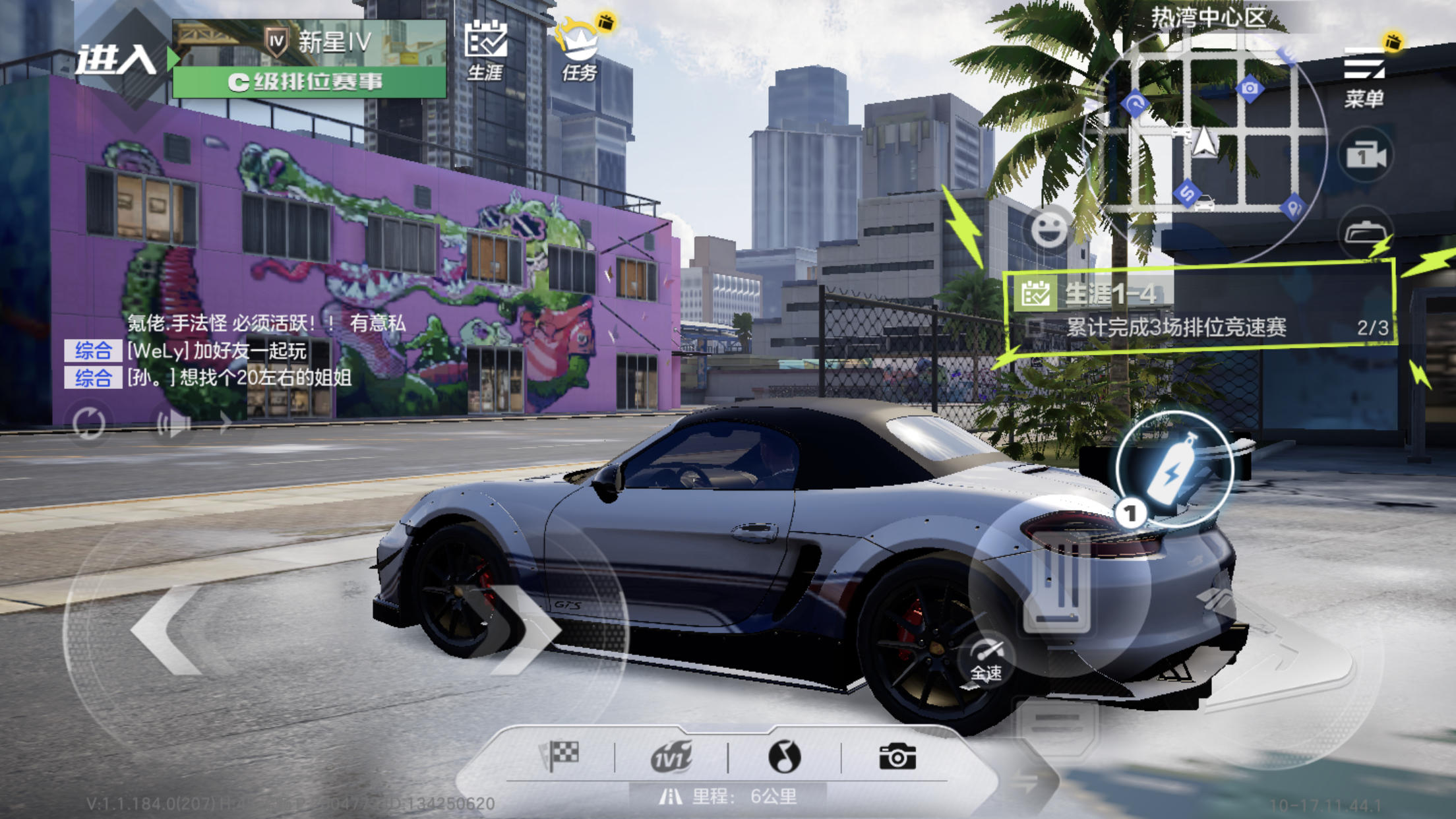Open the emoji smiley icon

pos(1052,228)
